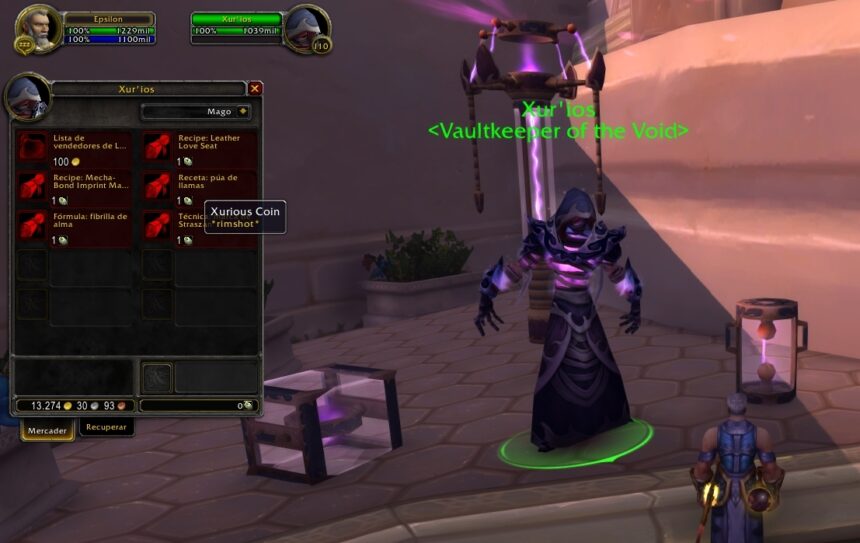Image resolution: width=860 pixels, height=543 pixels.
Task: Choose the Receta: púa de llamas item
Action: [157, 186]
